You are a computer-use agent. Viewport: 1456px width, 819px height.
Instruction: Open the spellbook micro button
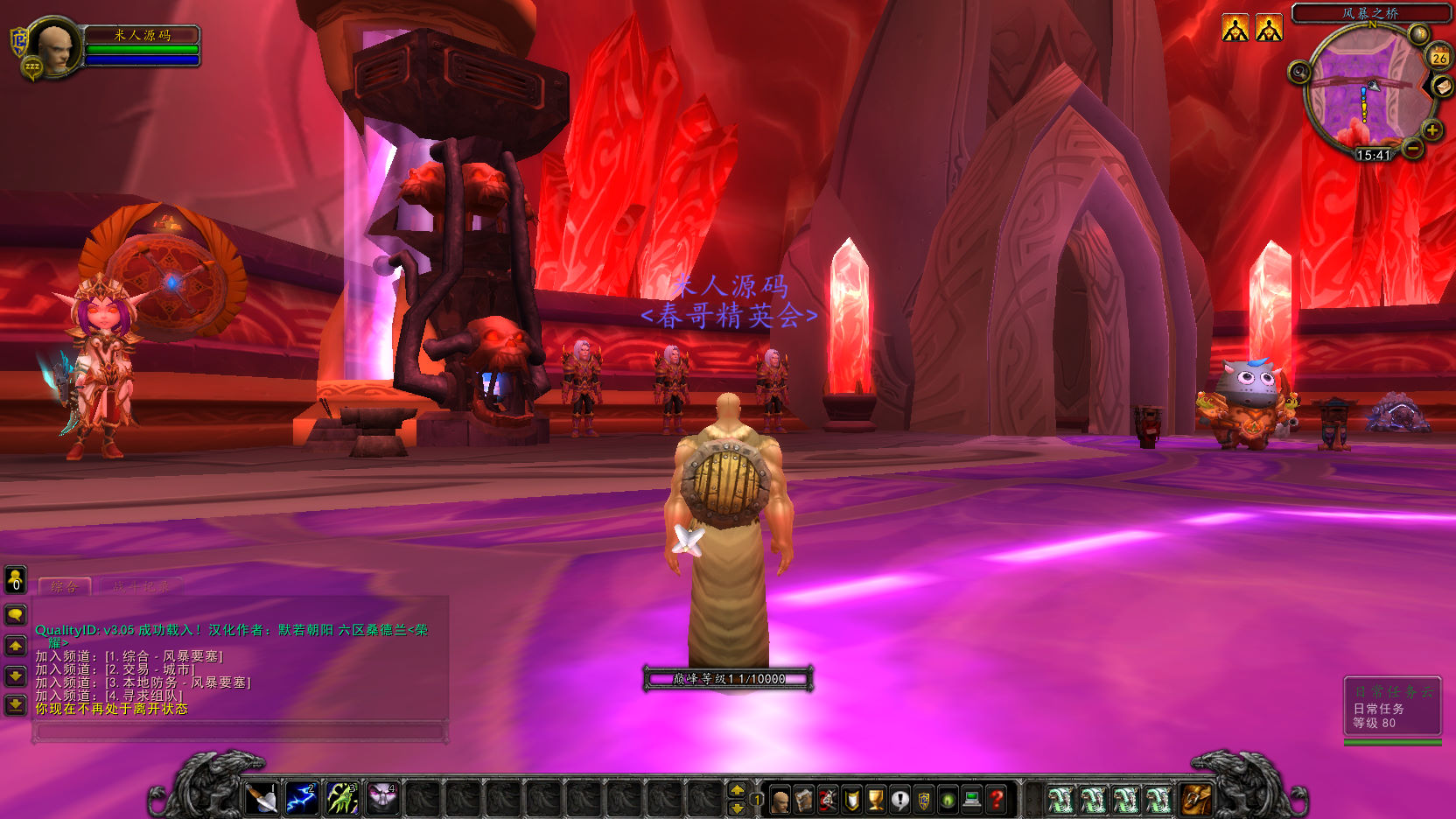(x=803, y=800)
